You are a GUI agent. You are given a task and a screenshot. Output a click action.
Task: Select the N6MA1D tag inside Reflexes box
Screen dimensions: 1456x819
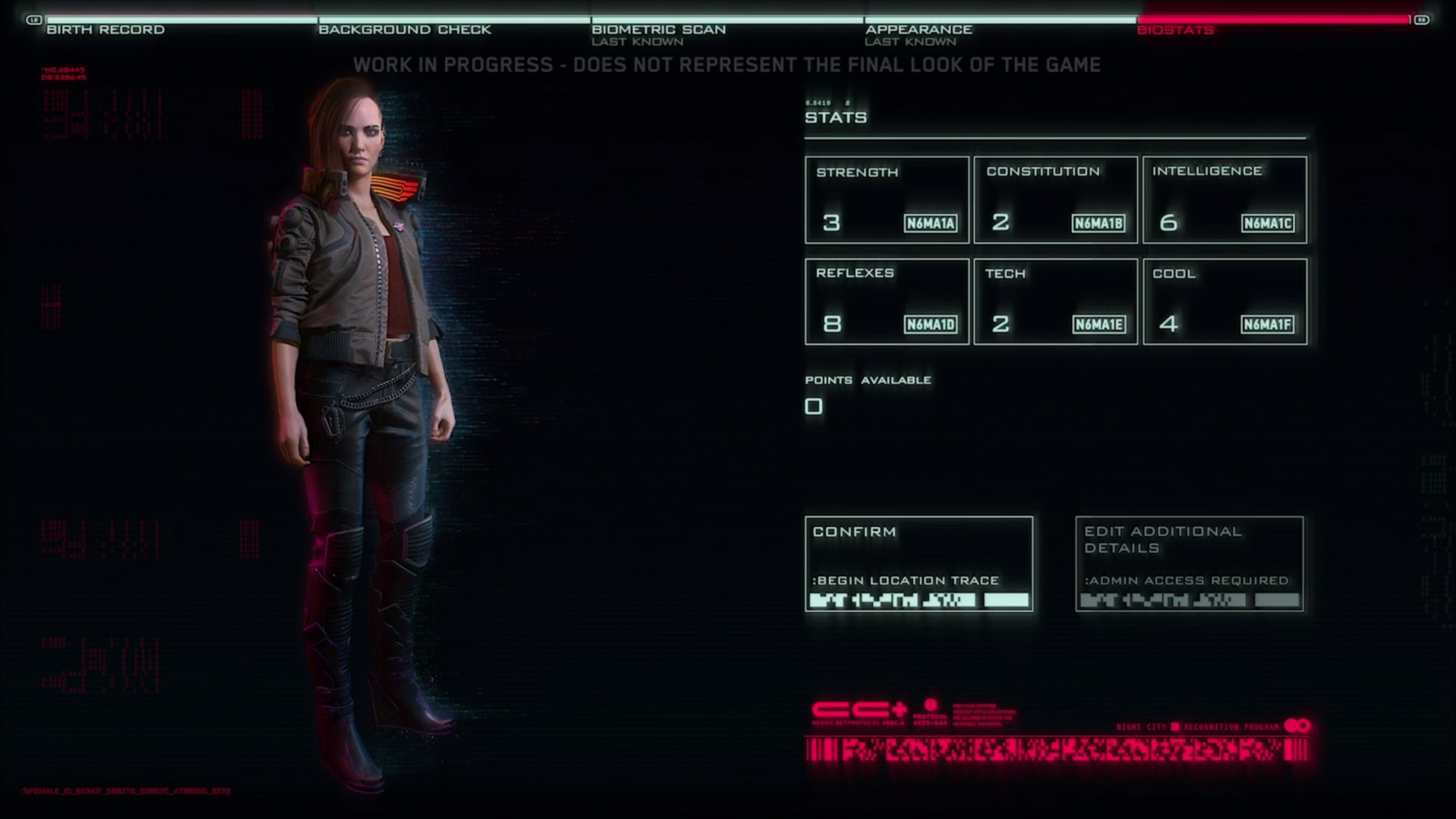[931, 325]
